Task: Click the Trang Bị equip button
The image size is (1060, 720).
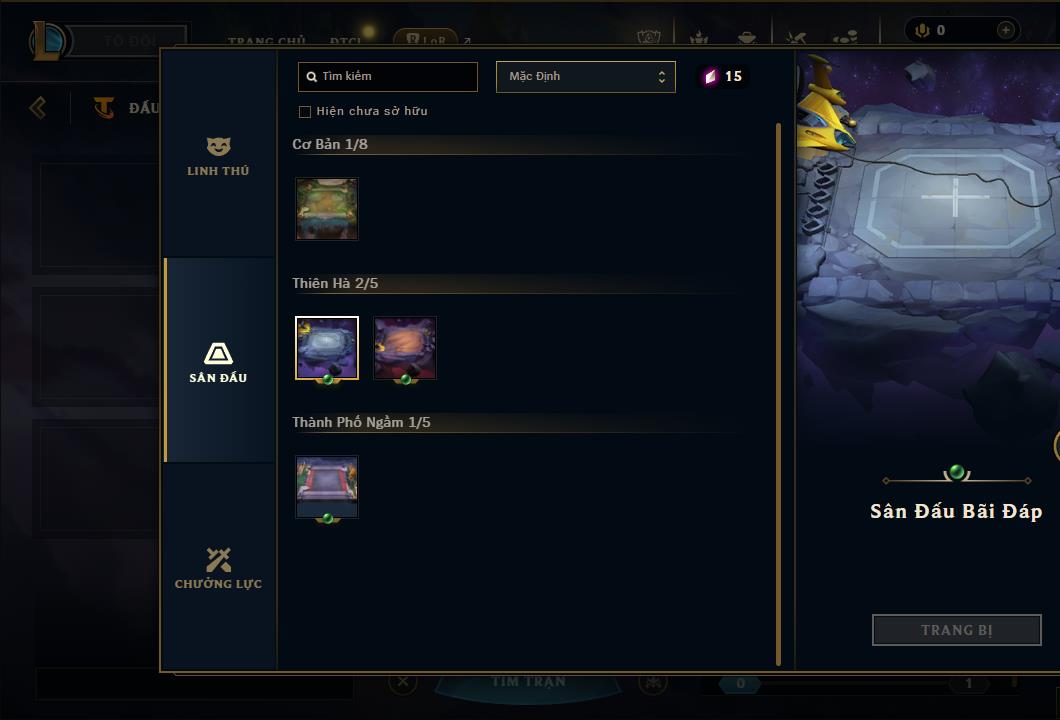Action: pyautogui.click(x=957, y=630)
